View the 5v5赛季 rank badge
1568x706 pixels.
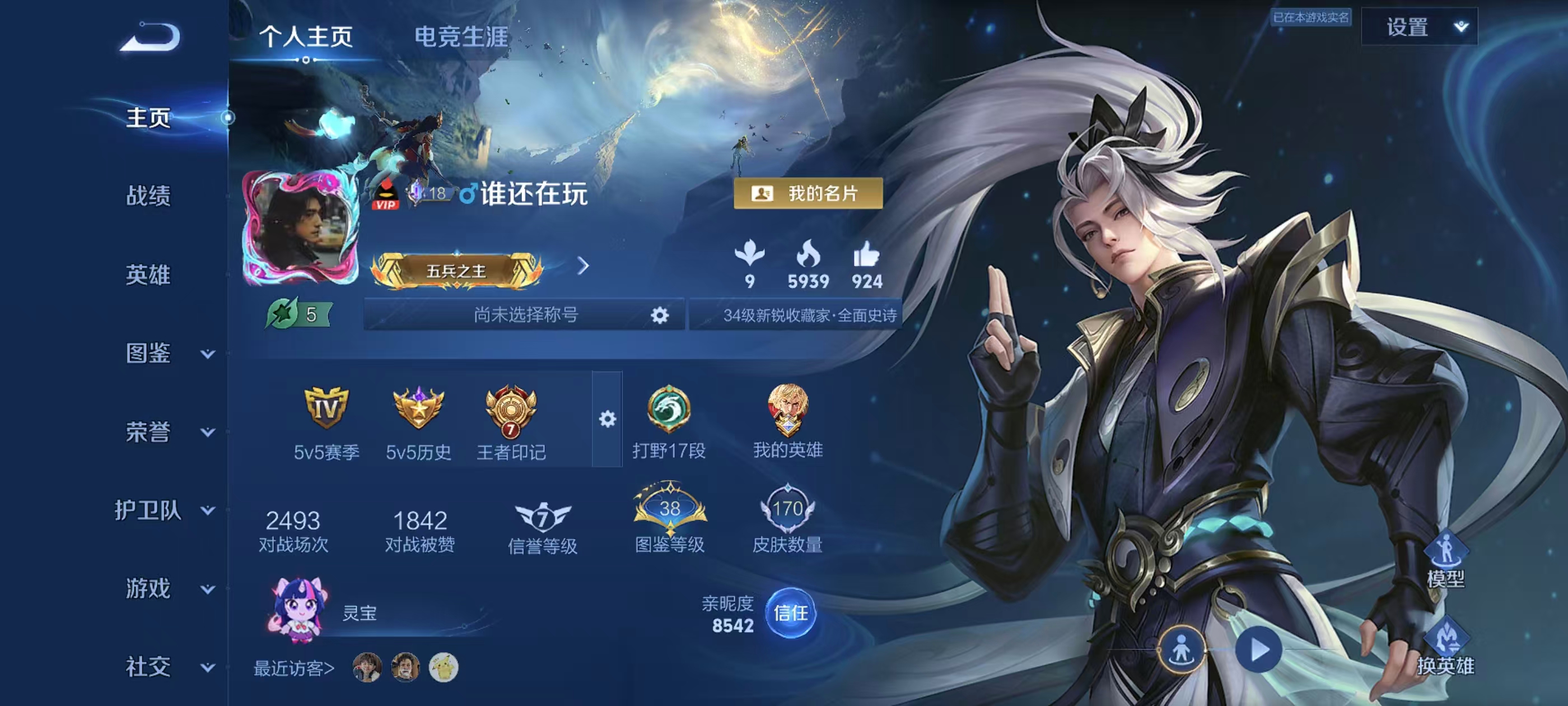point(326,407)
